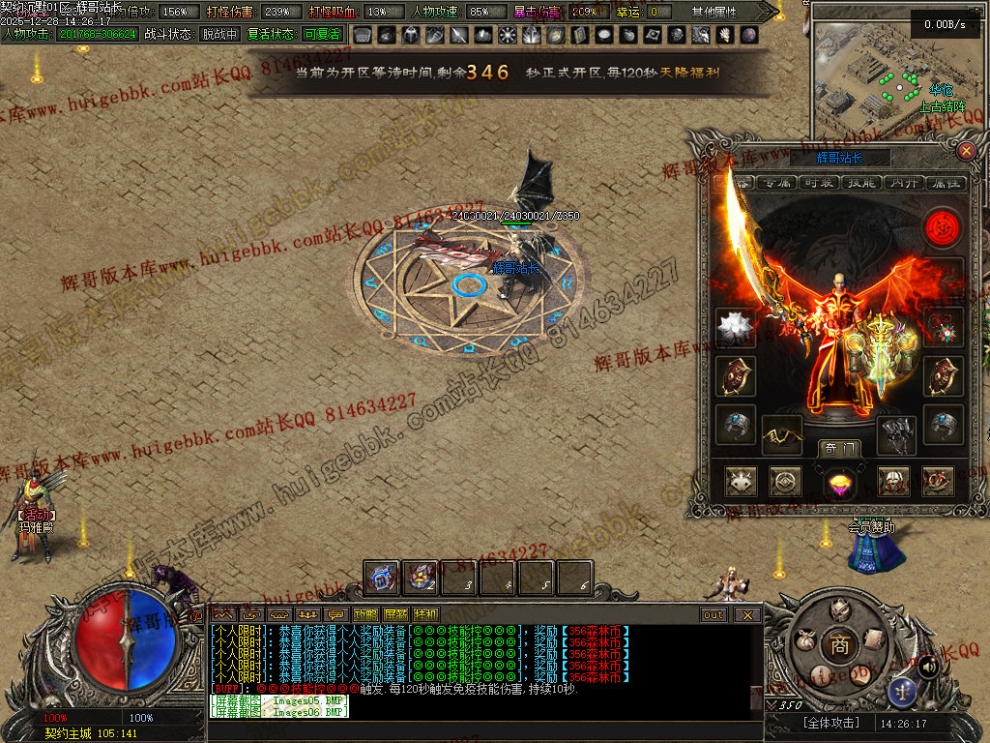Image resolution: width=990 pixels, height=743 pixels.
Task: Select the white crystal flower equipment slot
Action: pos(735,327)
